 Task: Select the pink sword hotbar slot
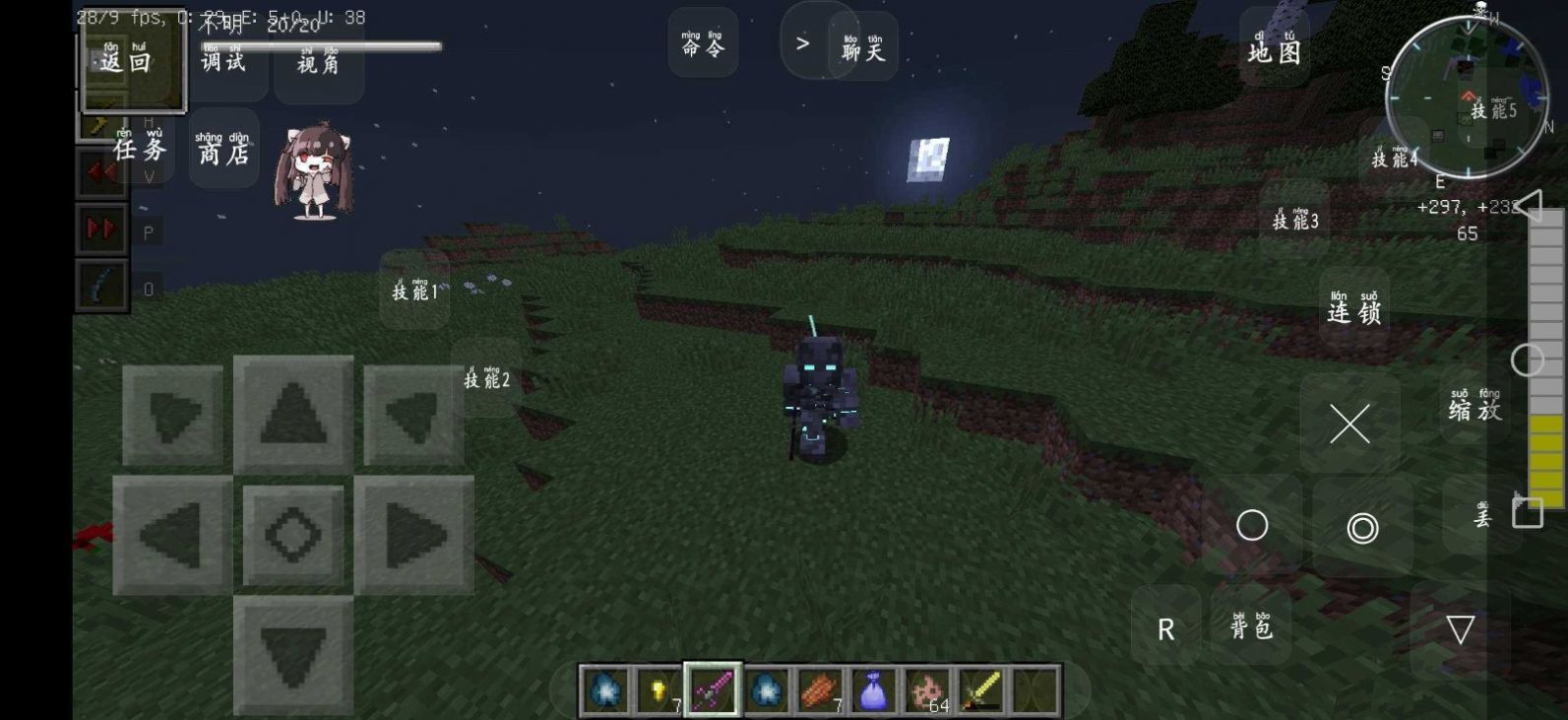[x=713, y=689]
